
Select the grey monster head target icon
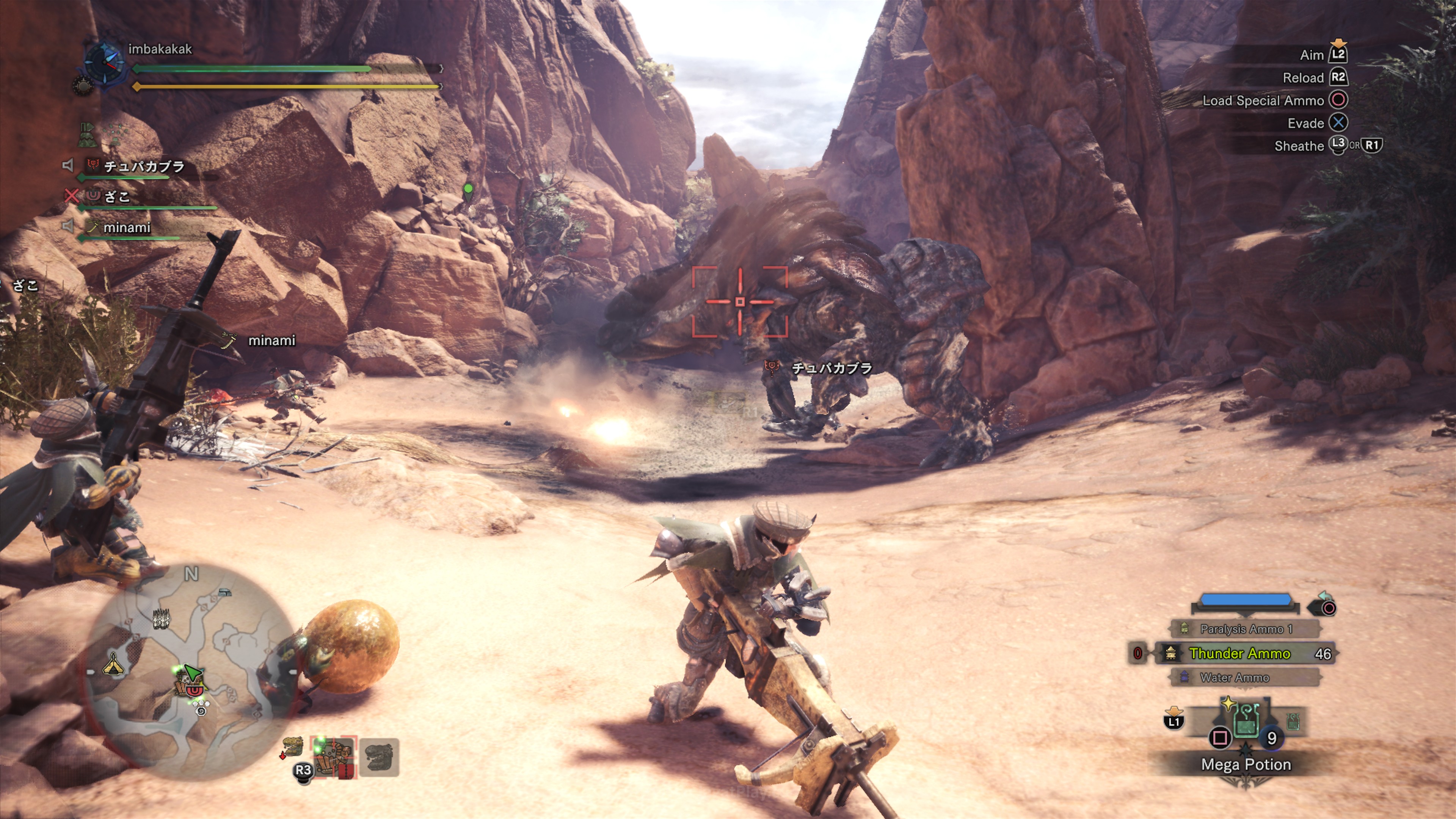(x=379, y=757)
